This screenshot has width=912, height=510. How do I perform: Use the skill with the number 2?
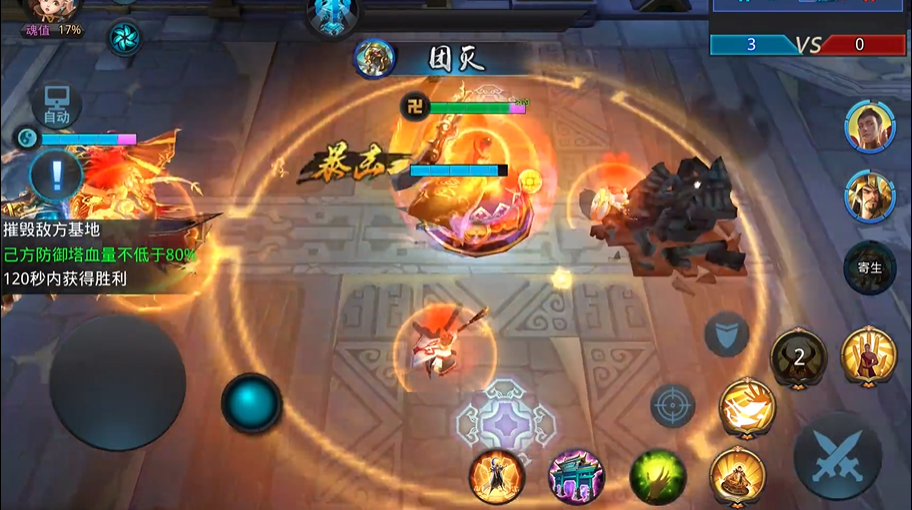[798, 356]
